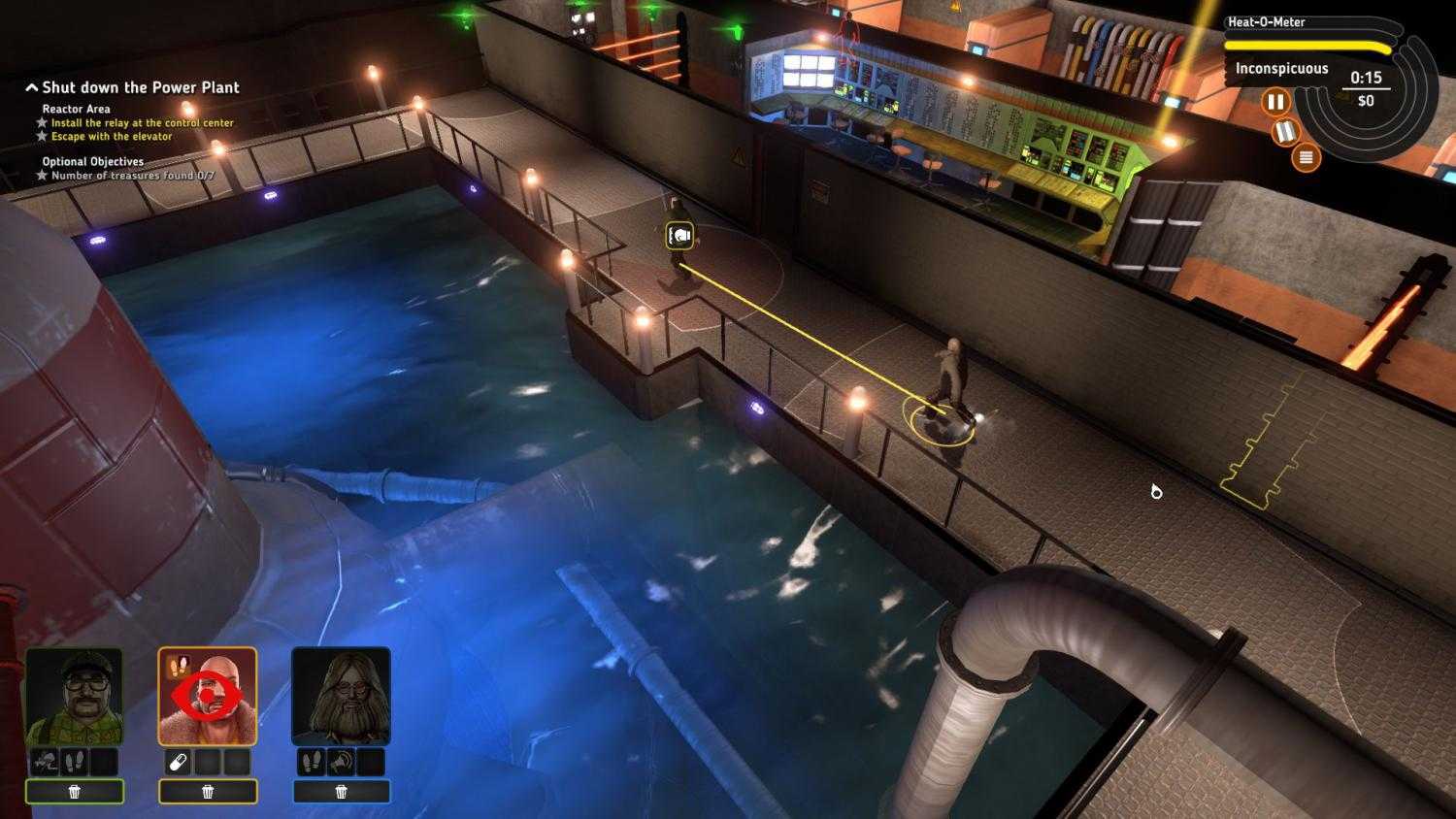
Task: Collapse the Shut down the Power Plant objectives panel
Action: point(30,86)
